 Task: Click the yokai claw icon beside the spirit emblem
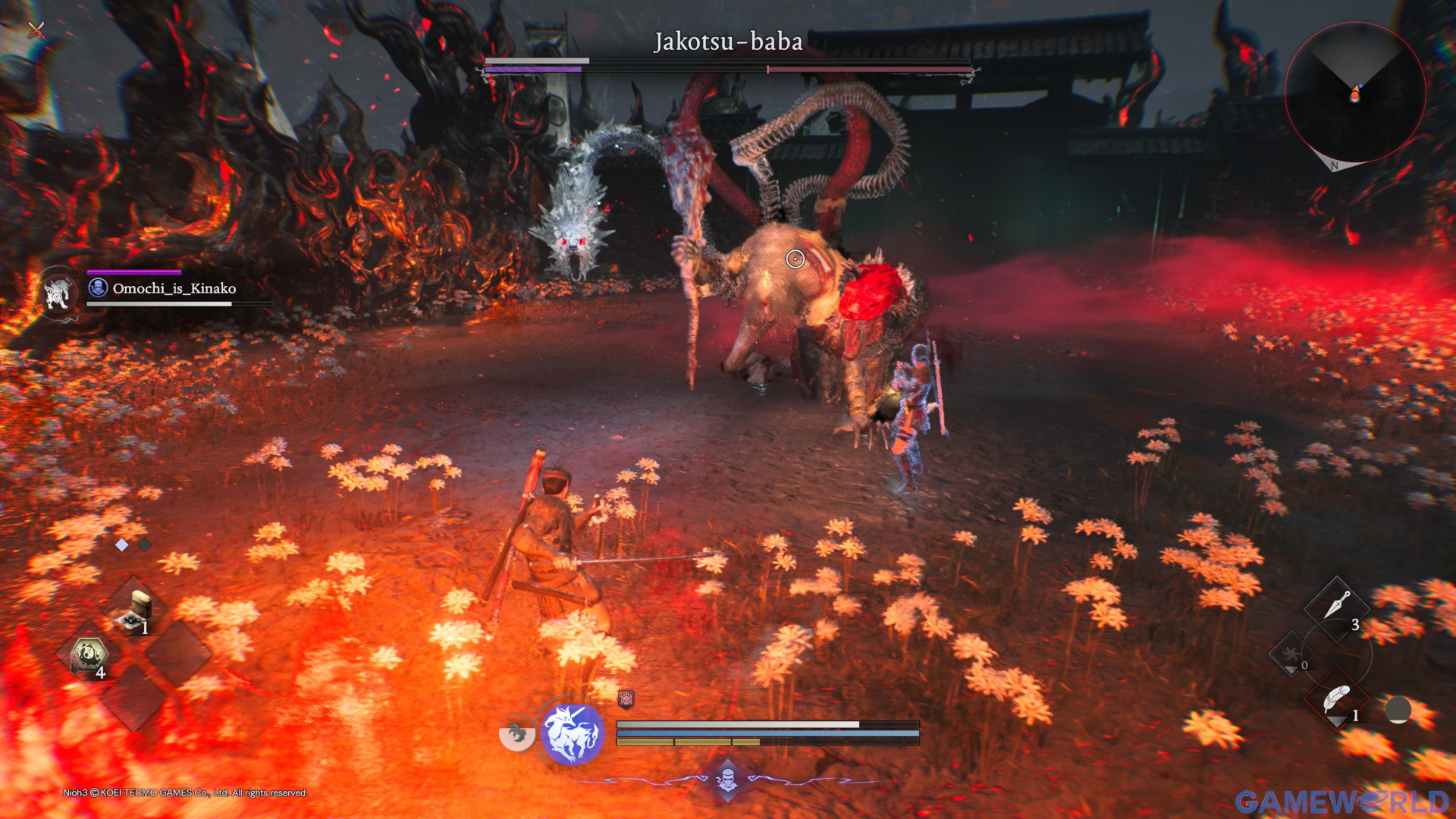[516, 732]
